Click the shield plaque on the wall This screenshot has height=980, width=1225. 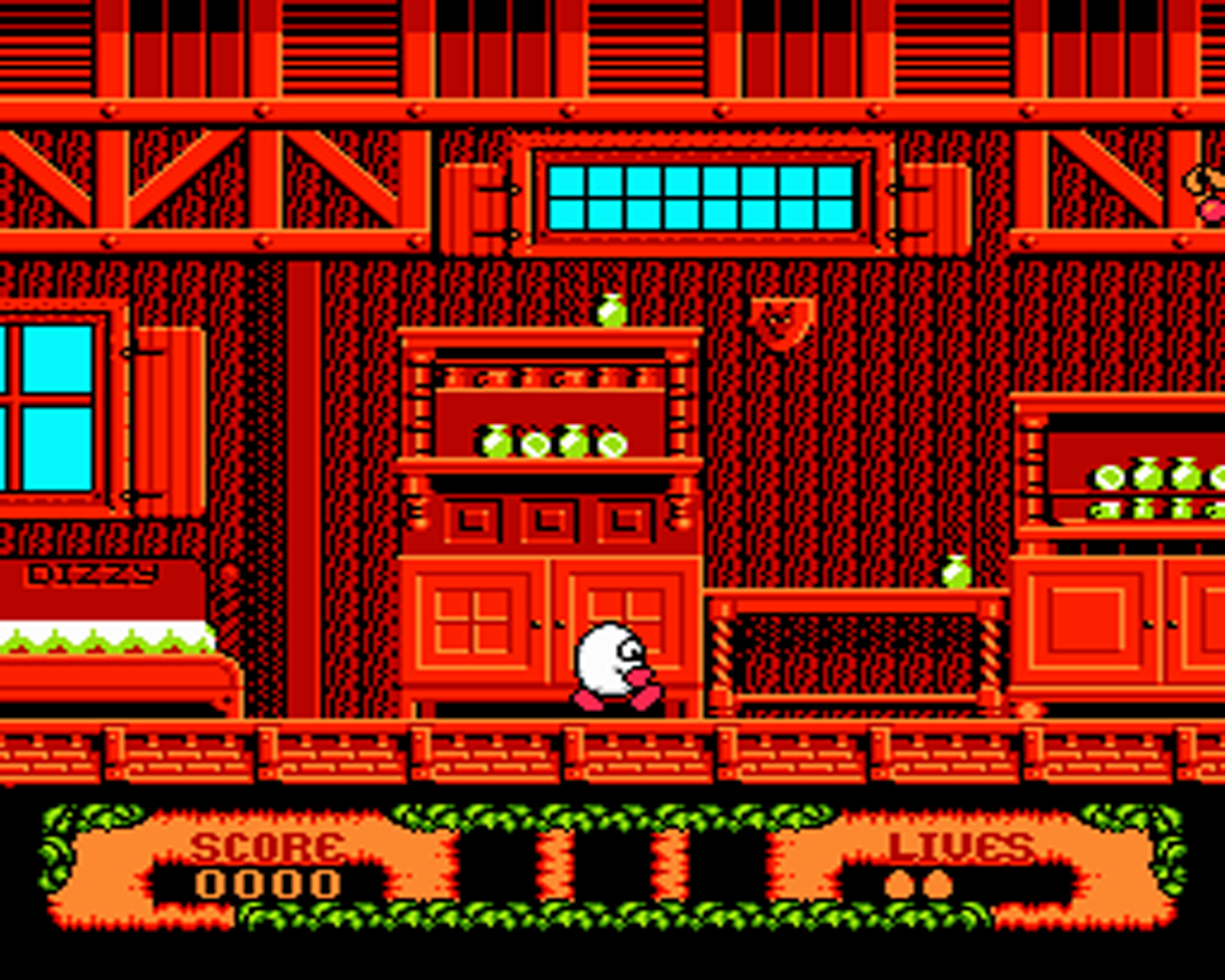(x=780, y=321)
